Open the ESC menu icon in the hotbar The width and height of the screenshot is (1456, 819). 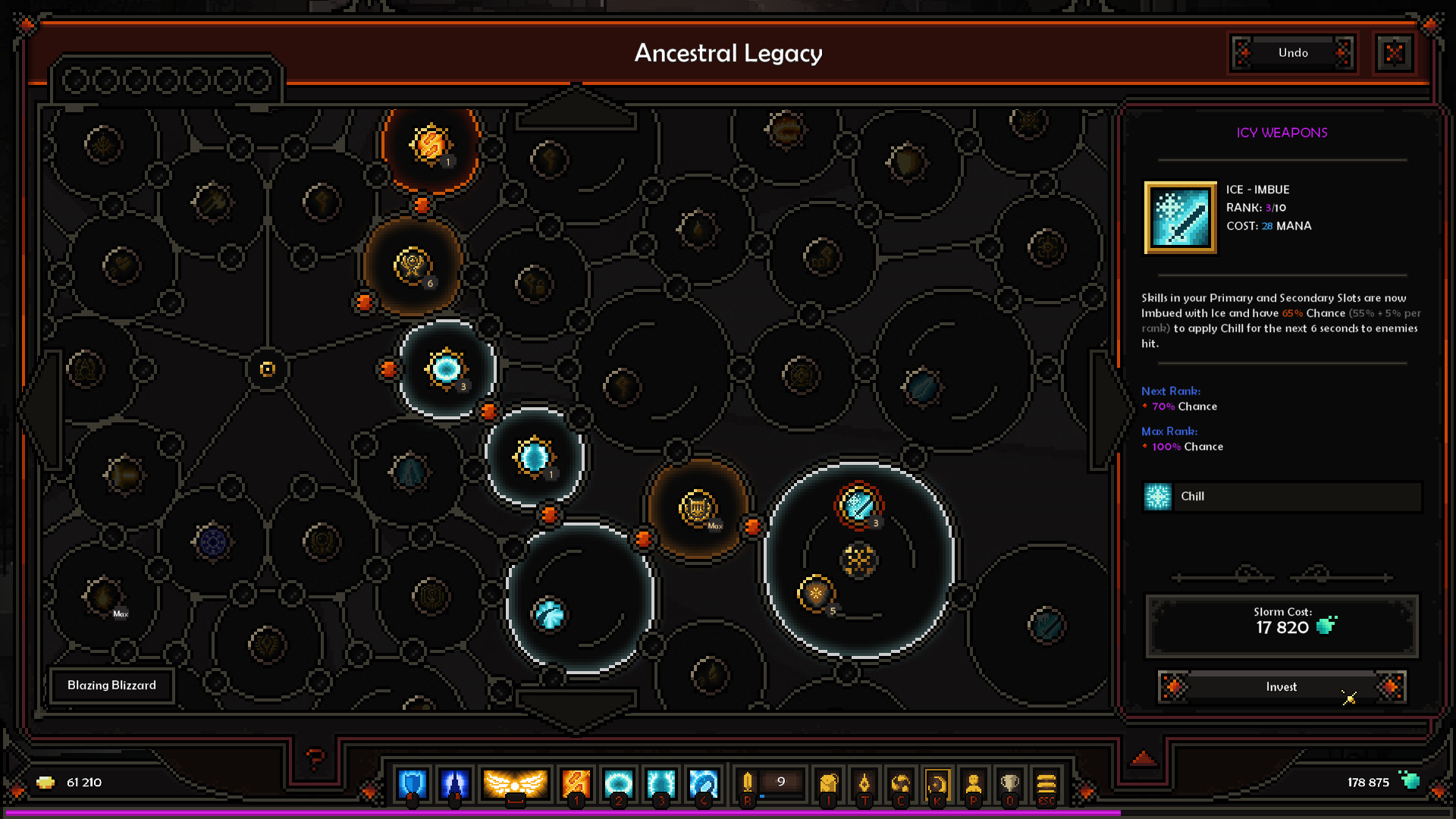pyautogui.click(x=1046, y=781)
